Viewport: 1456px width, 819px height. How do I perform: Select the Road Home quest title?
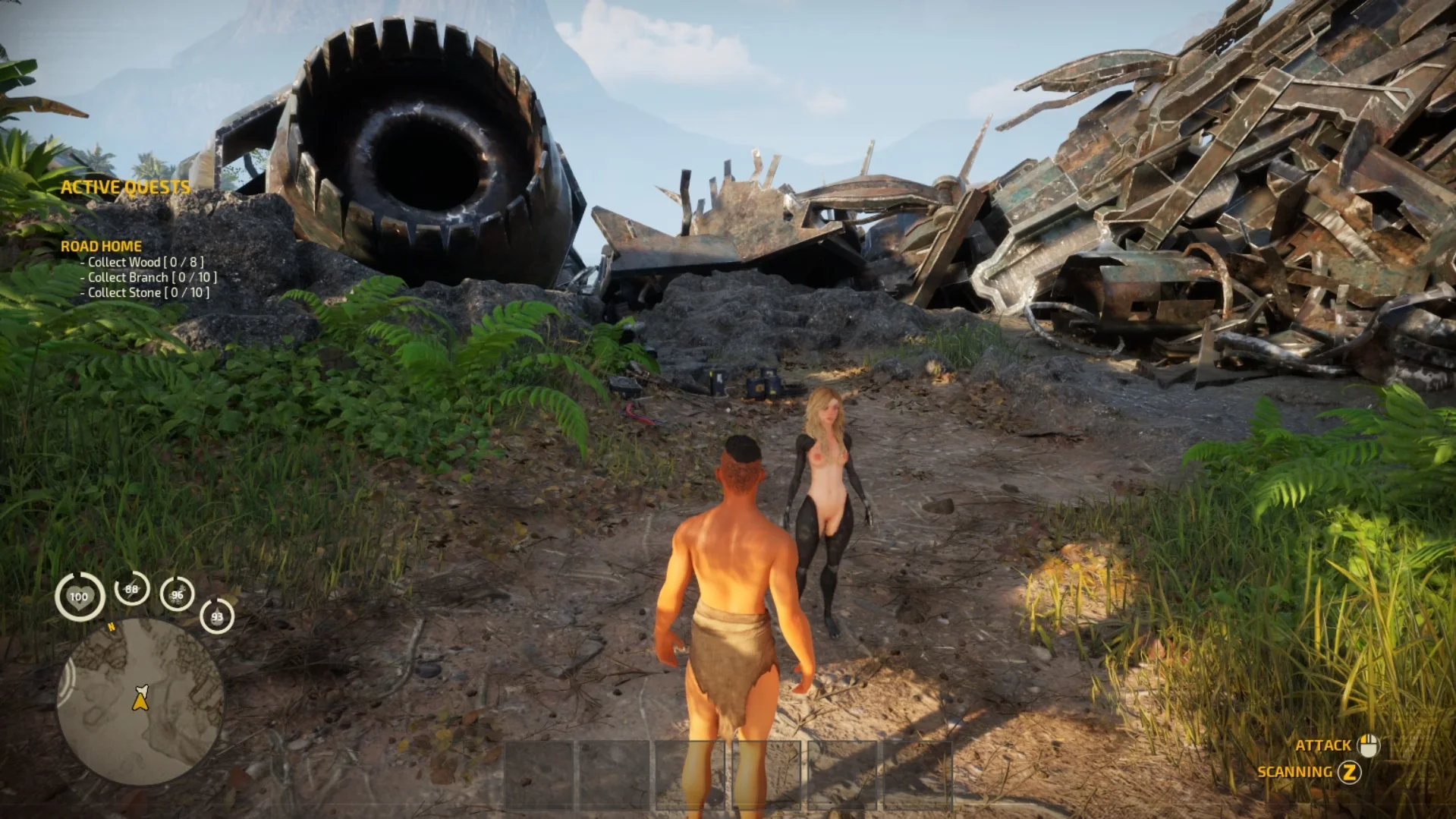101,246
